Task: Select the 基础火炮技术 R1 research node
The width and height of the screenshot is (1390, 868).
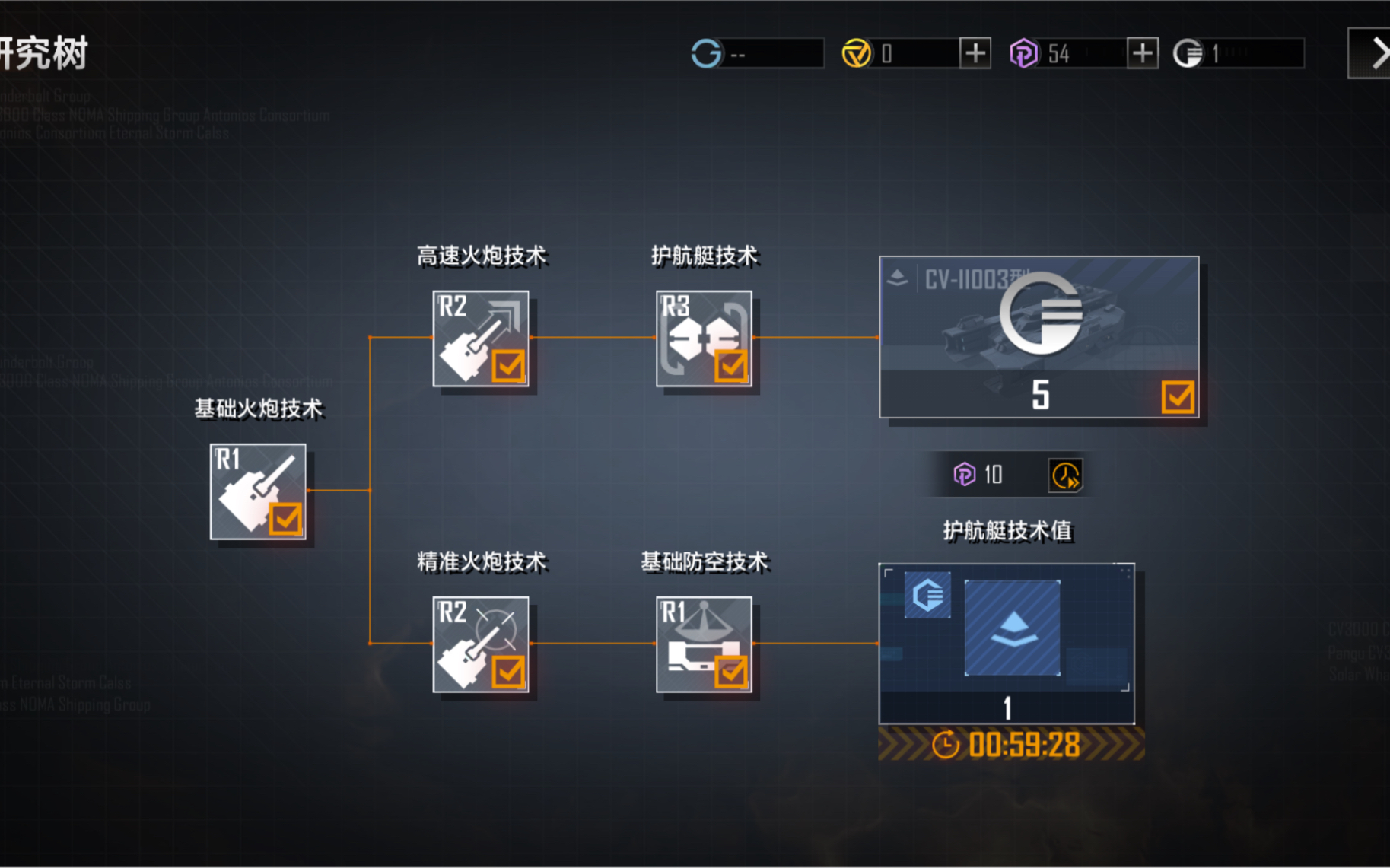Action: (258, 491)
